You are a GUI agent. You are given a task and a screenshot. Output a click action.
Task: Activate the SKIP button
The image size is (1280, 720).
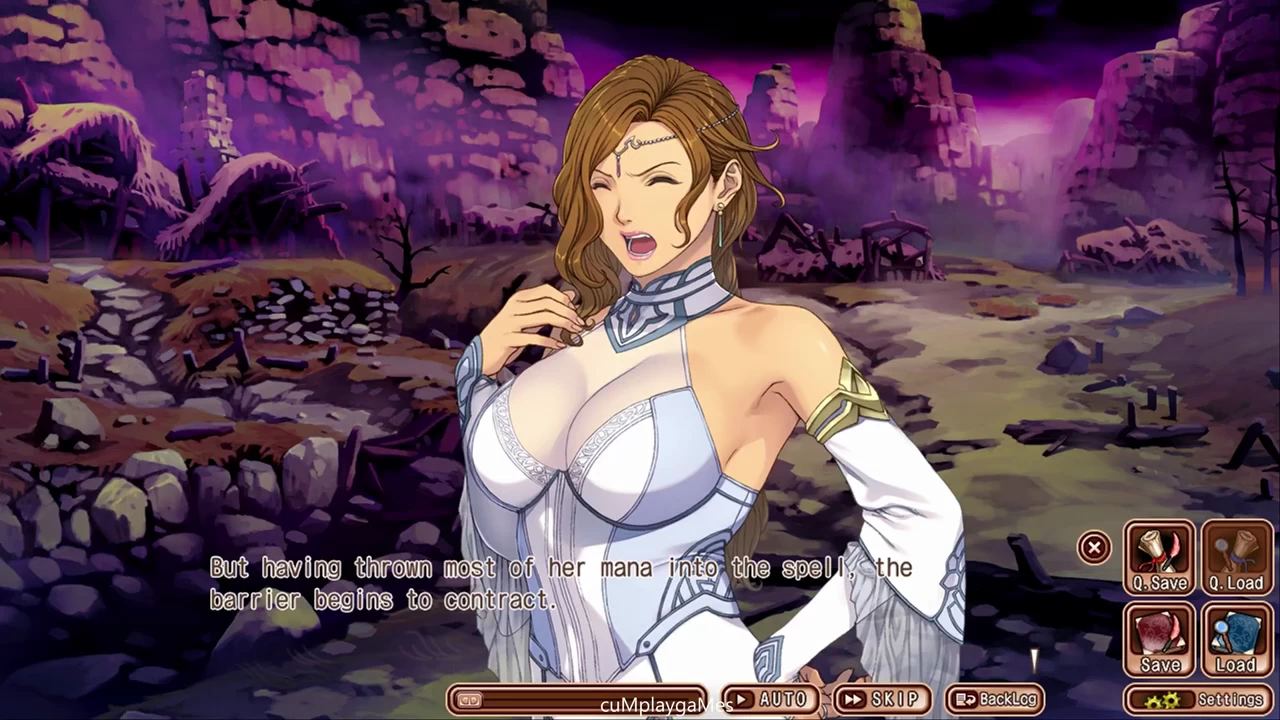point(881,699)
